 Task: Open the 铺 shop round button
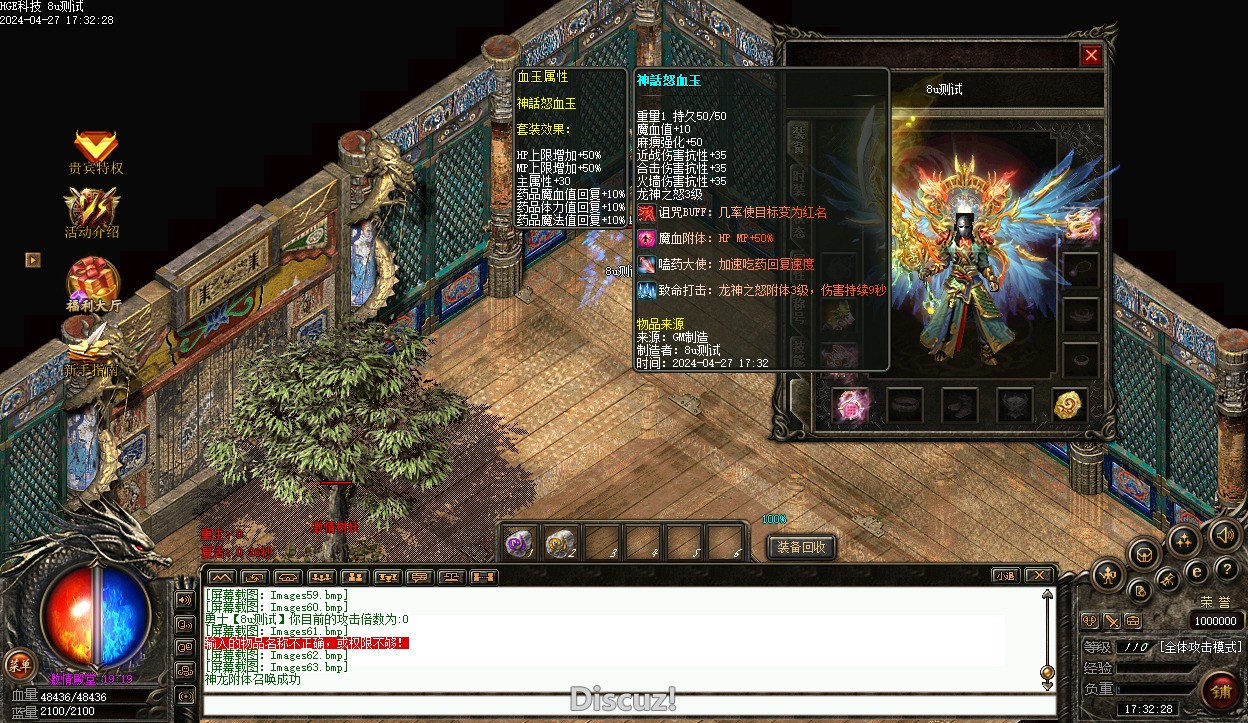(1221, 691)
